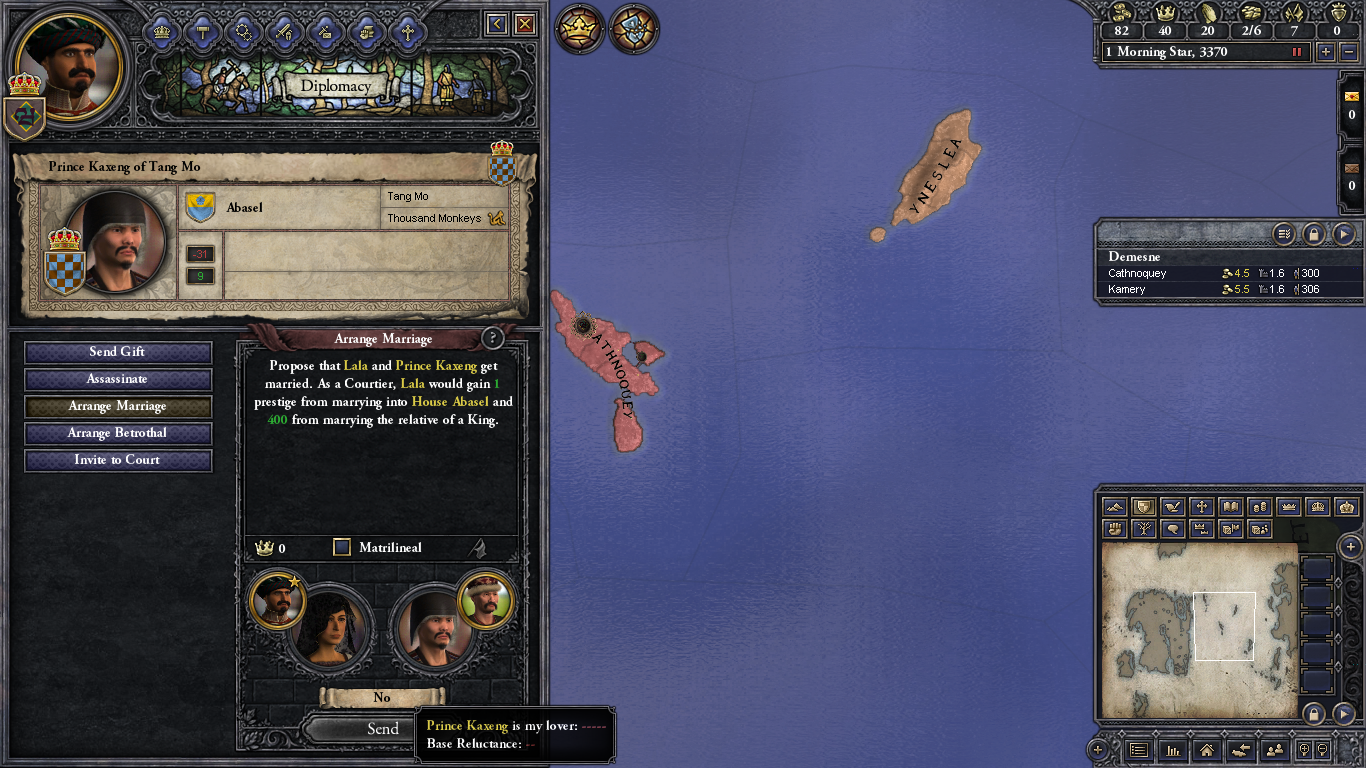Open the Laws screen from the top bar

point(203,30)
